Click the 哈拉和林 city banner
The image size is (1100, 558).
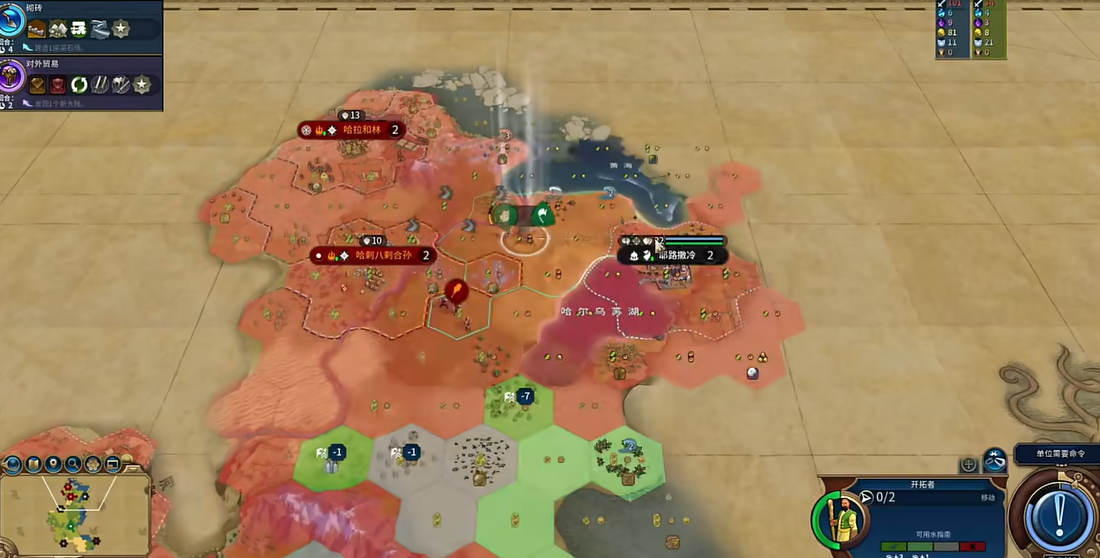(x=351, y=130)
